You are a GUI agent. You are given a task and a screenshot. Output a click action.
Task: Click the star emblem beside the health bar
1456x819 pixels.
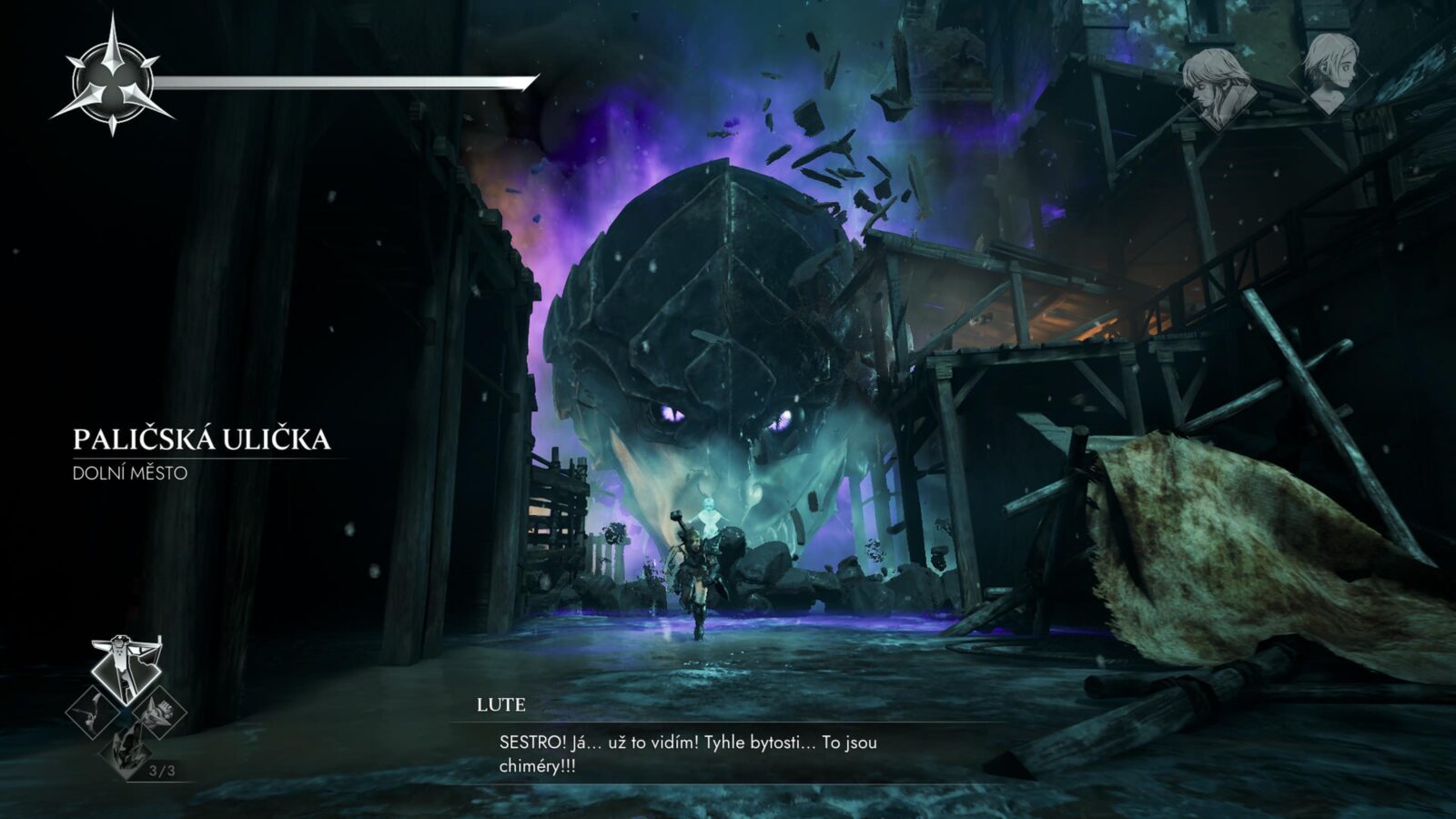tap(112, 76)
